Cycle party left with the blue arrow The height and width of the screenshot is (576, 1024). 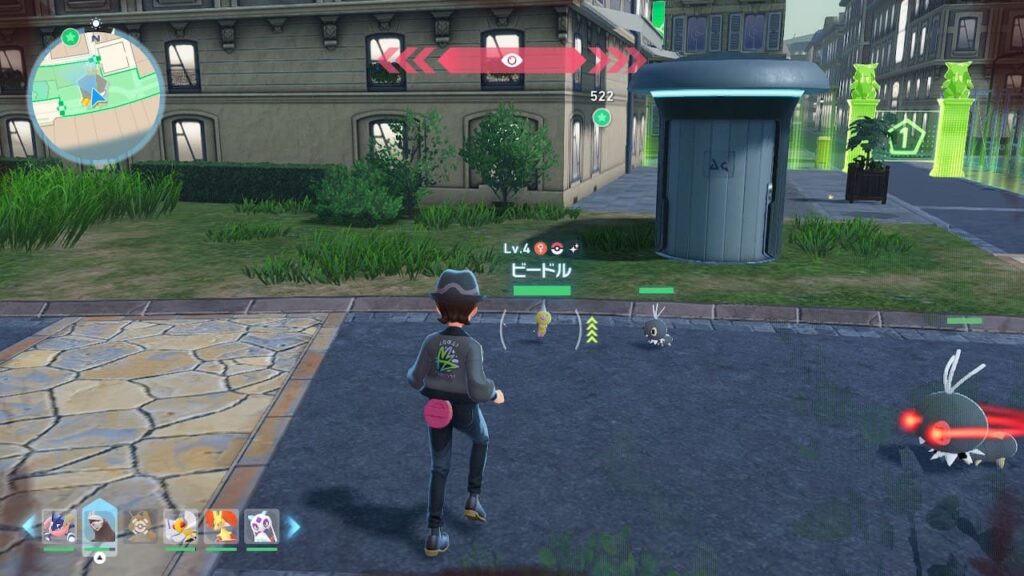[x=28, y=526]
